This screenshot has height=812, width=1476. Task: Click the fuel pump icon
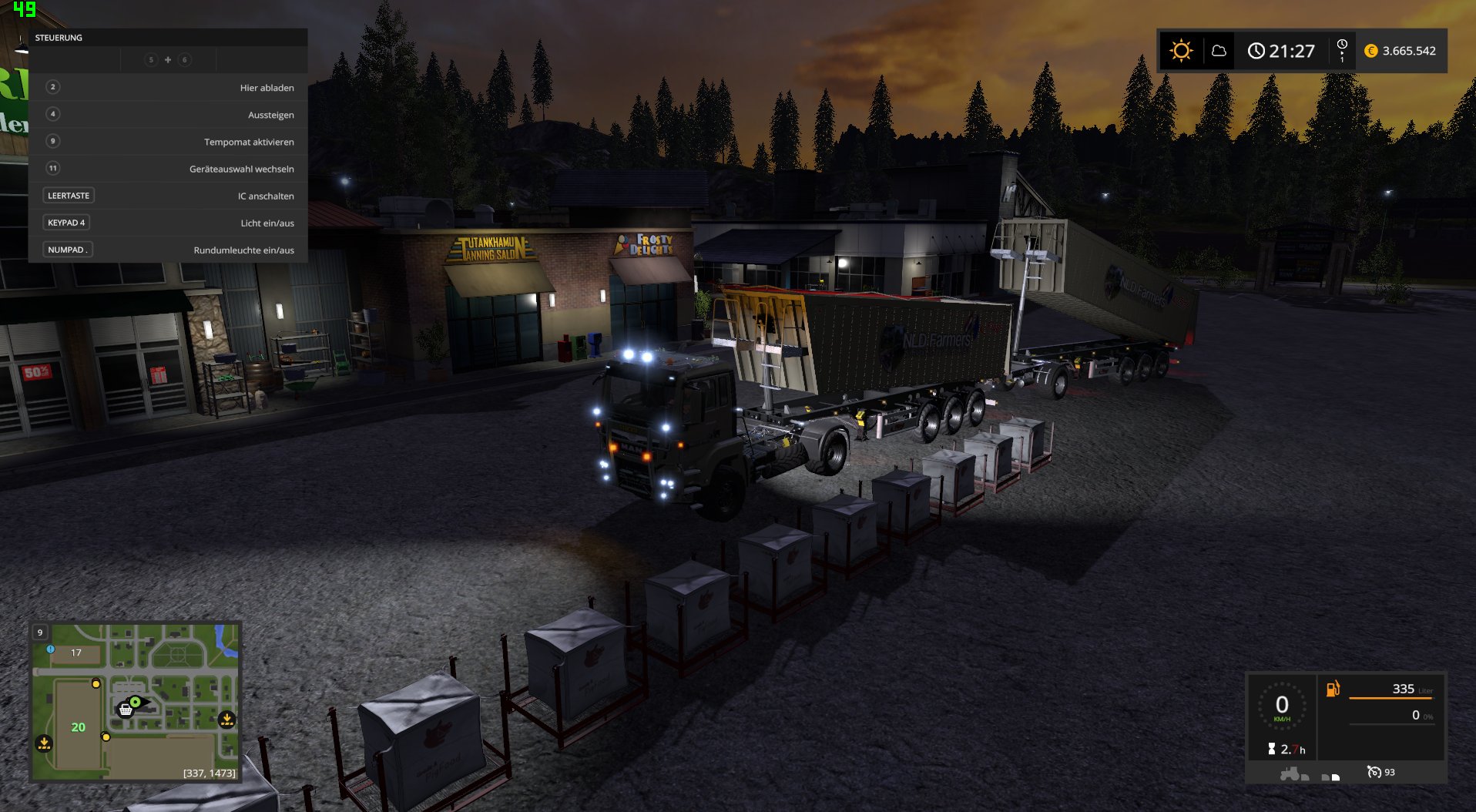(x=1333, y=689)
